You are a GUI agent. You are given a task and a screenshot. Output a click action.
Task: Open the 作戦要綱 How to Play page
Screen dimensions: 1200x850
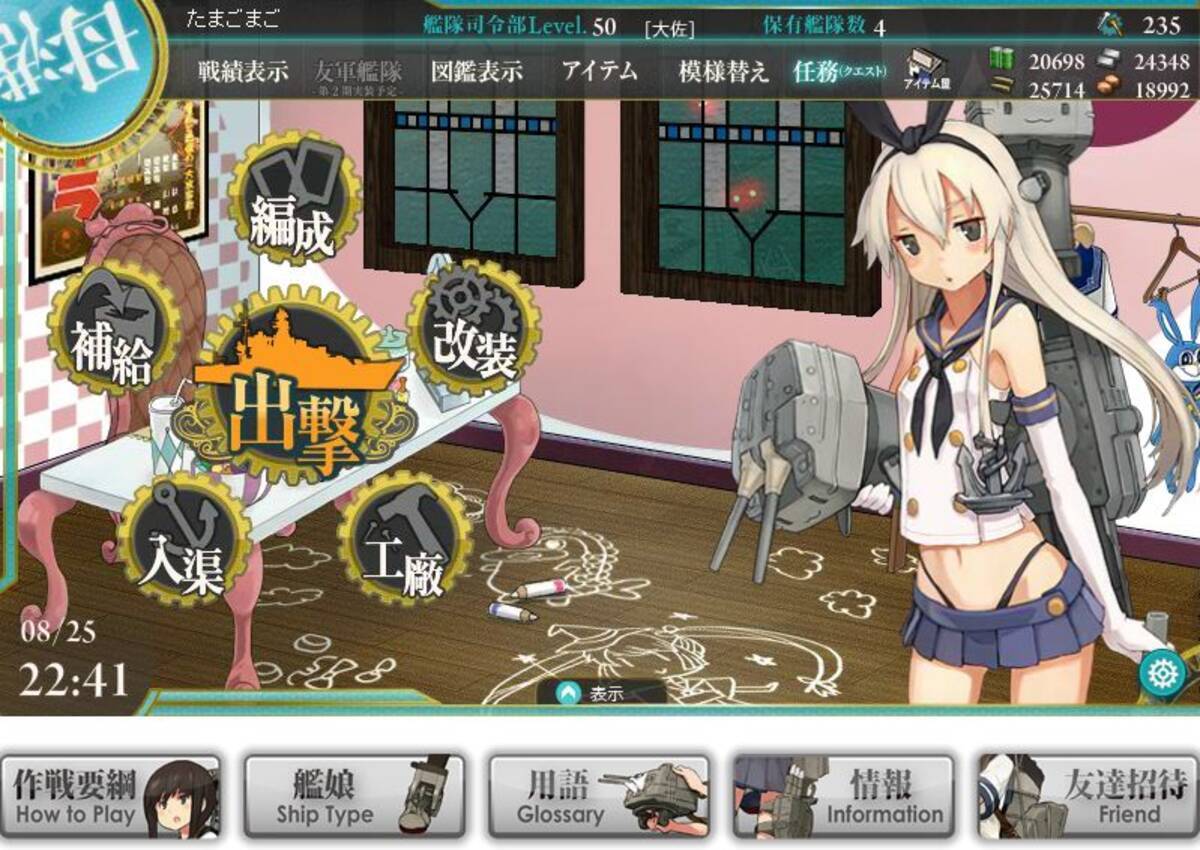tap(110, 797)
